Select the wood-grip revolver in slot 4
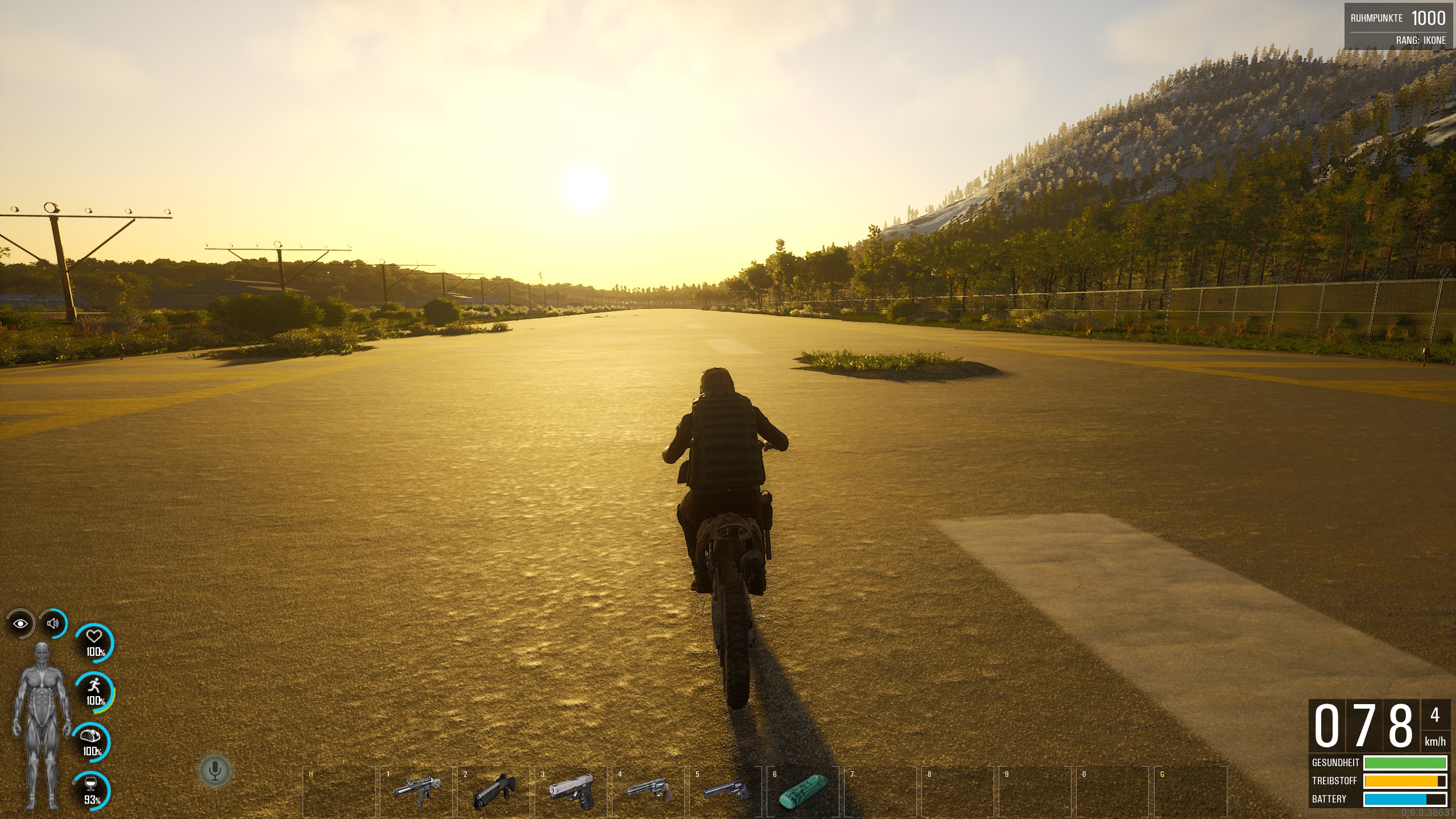The height and width of the screenshot is (819, 1456). tap(649, 789)
